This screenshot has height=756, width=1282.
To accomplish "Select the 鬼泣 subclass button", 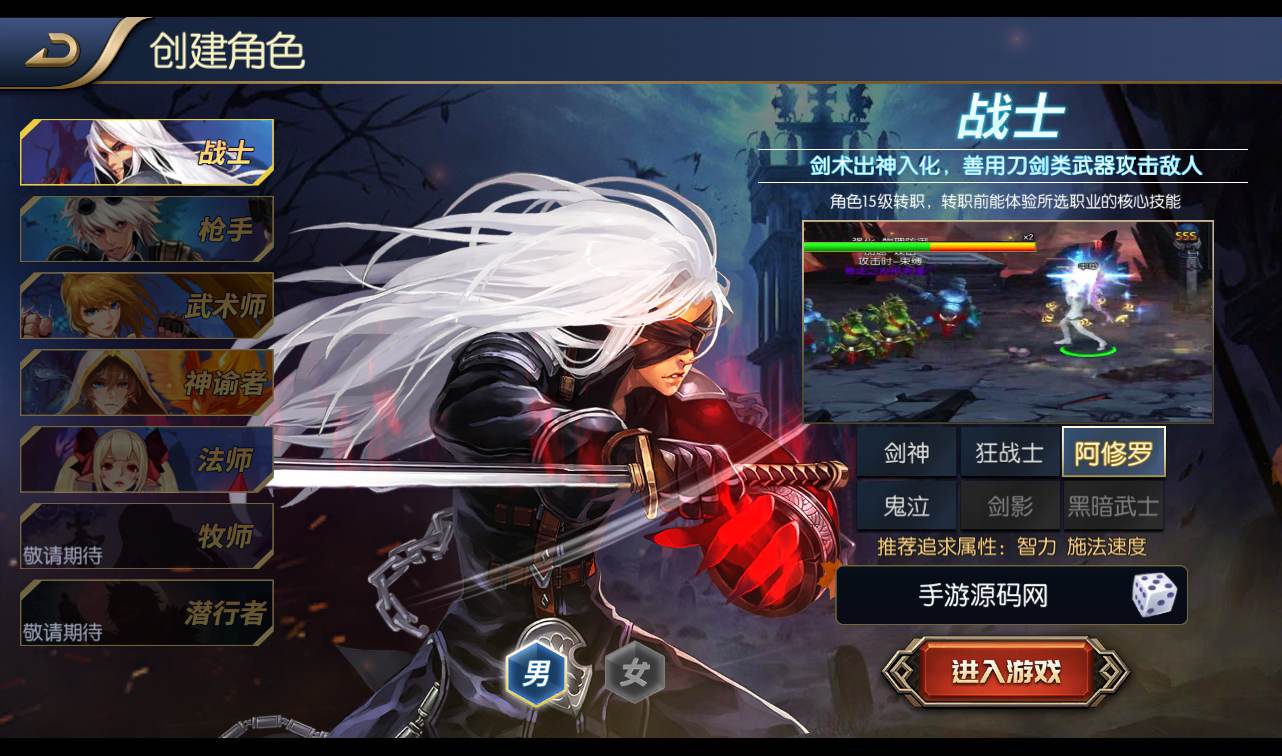I will tap(908, 505).
